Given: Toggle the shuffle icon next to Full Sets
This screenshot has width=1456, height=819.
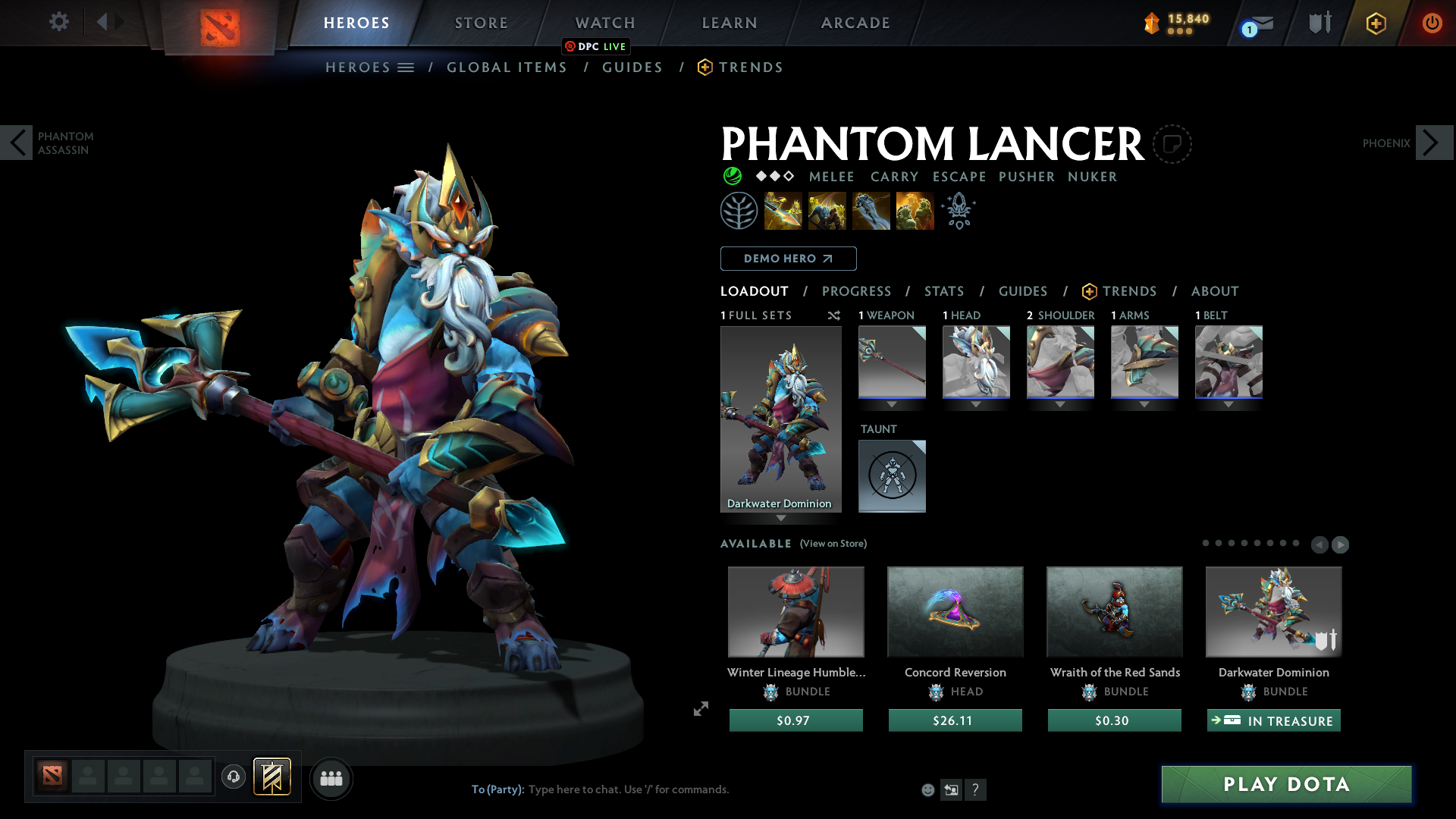Looking at the screenshot, I should (833, 315).
